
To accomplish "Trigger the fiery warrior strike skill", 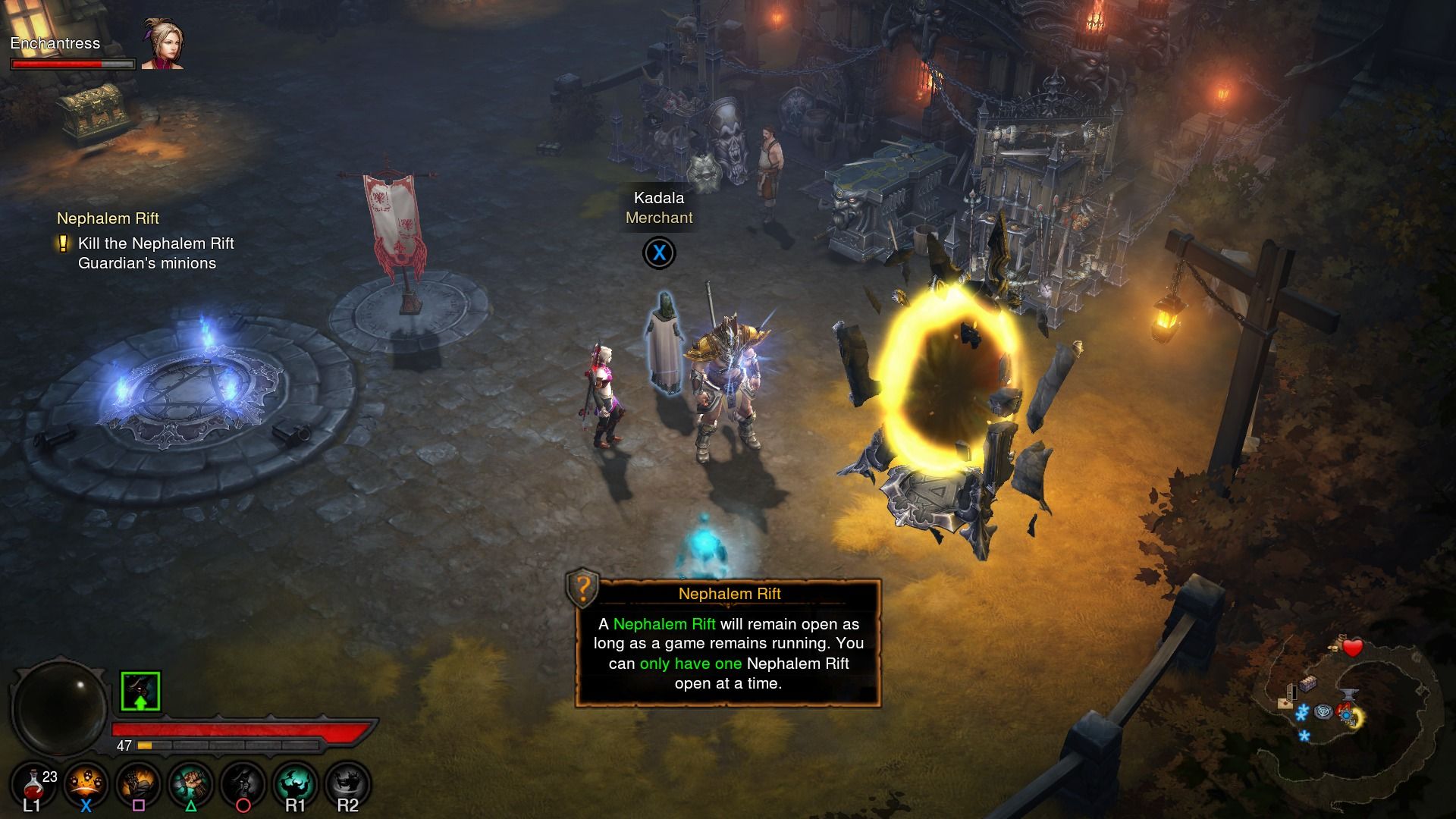I will [x=138, y=785].
